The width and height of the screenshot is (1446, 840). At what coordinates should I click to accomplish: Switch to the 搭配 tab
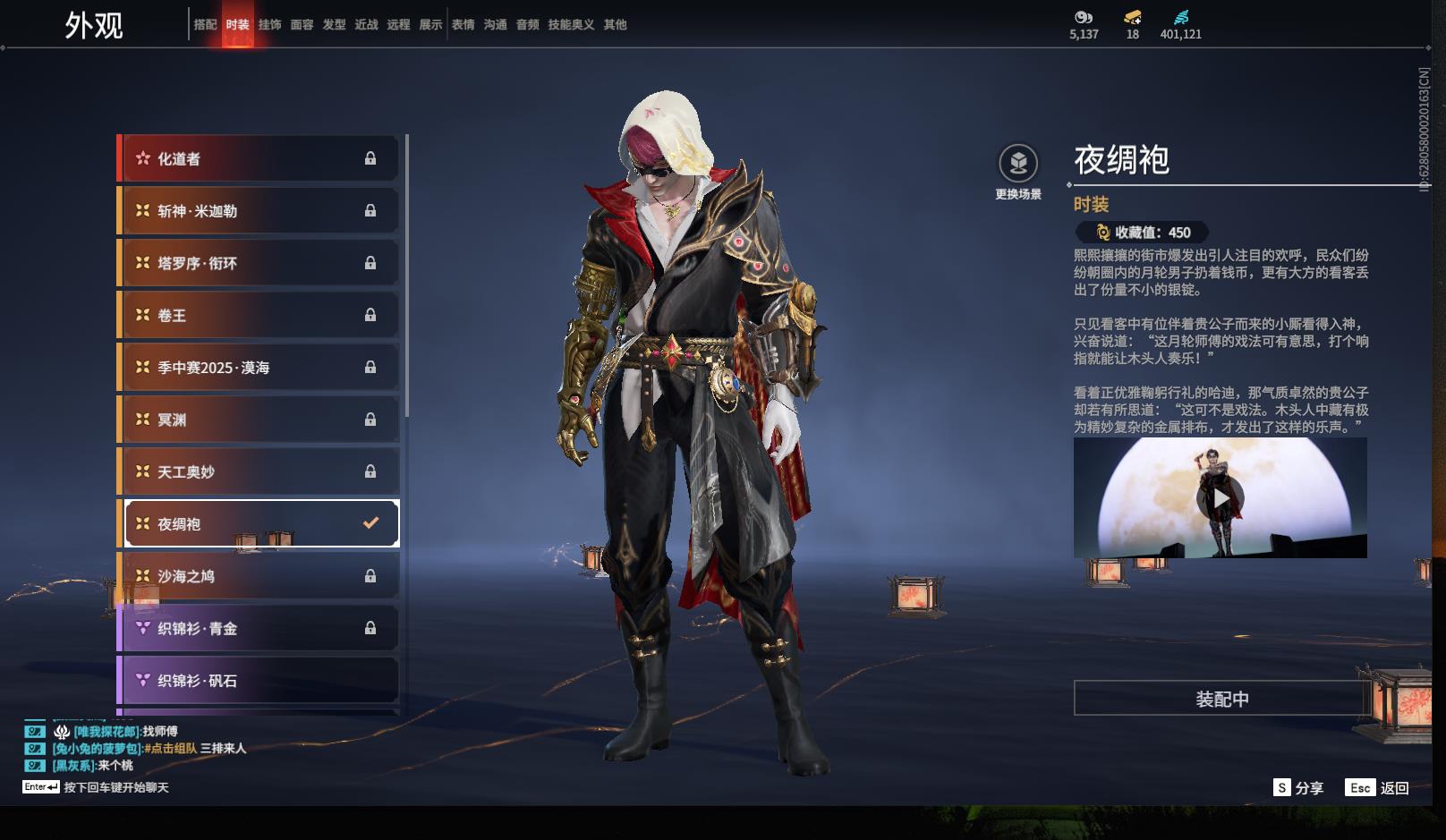[x=205, y=25]
